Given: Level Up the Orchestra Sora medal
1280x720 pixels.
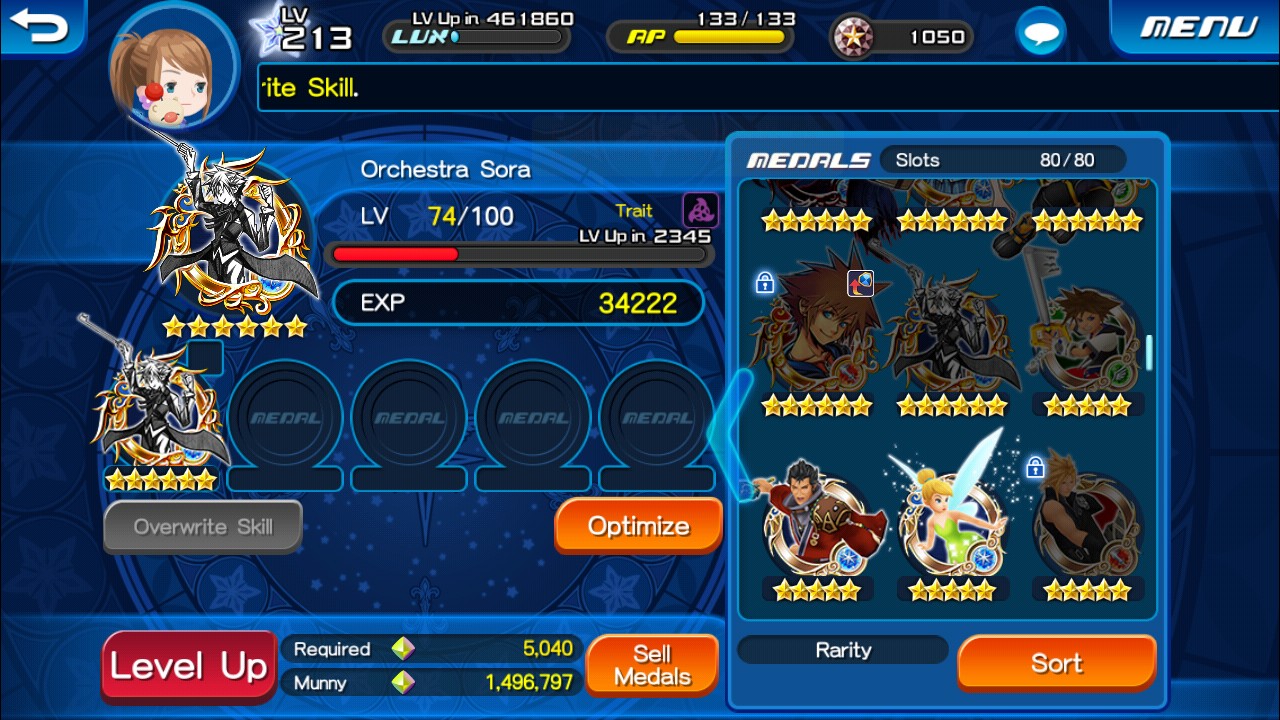Looking at the screenshot, I should pos(188,666).
